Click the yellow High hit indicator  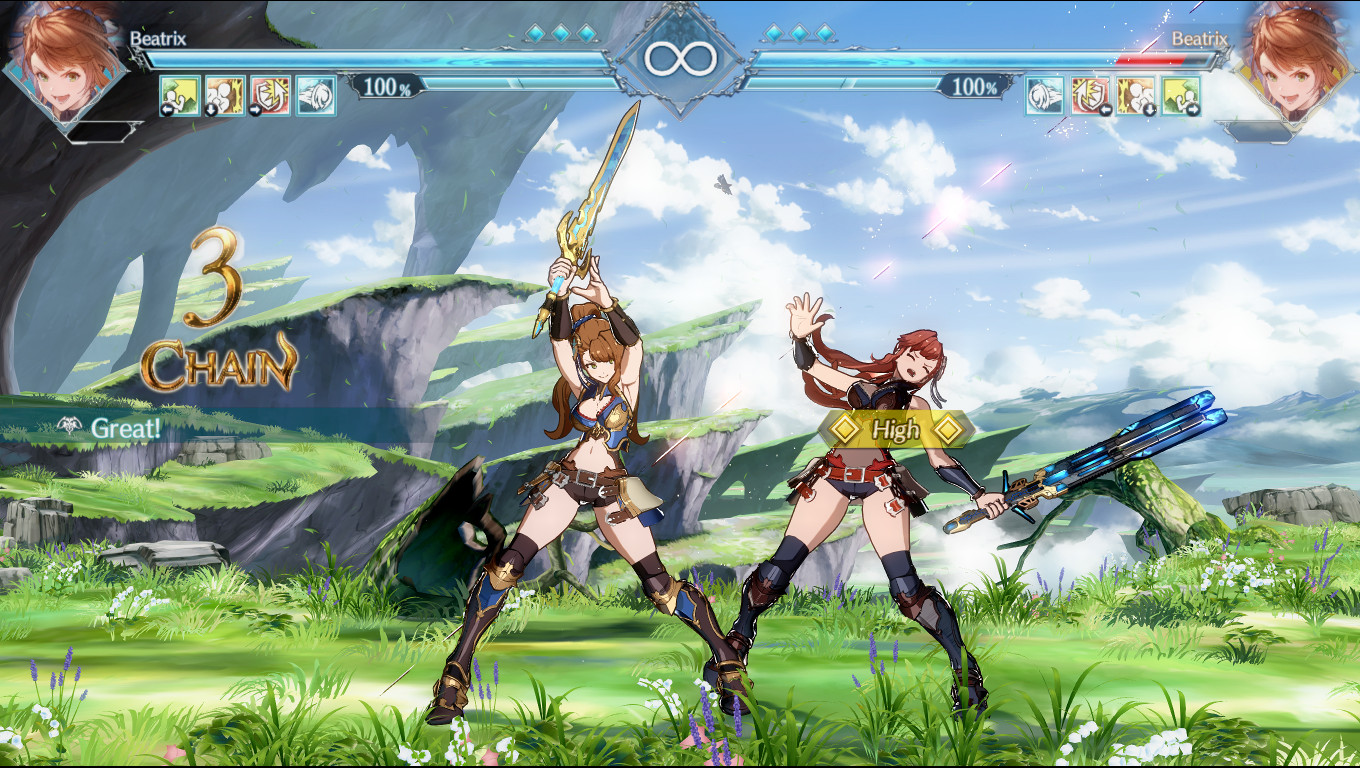895,428
